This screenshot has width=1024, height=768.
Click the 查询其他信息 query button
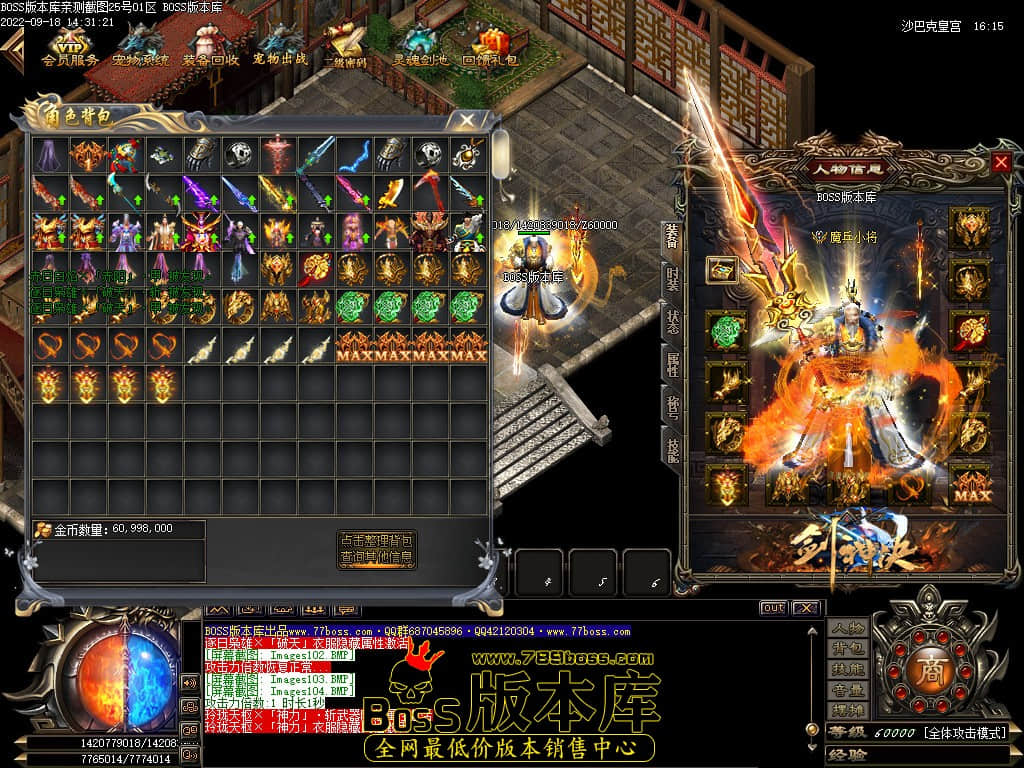pos(376,557)
